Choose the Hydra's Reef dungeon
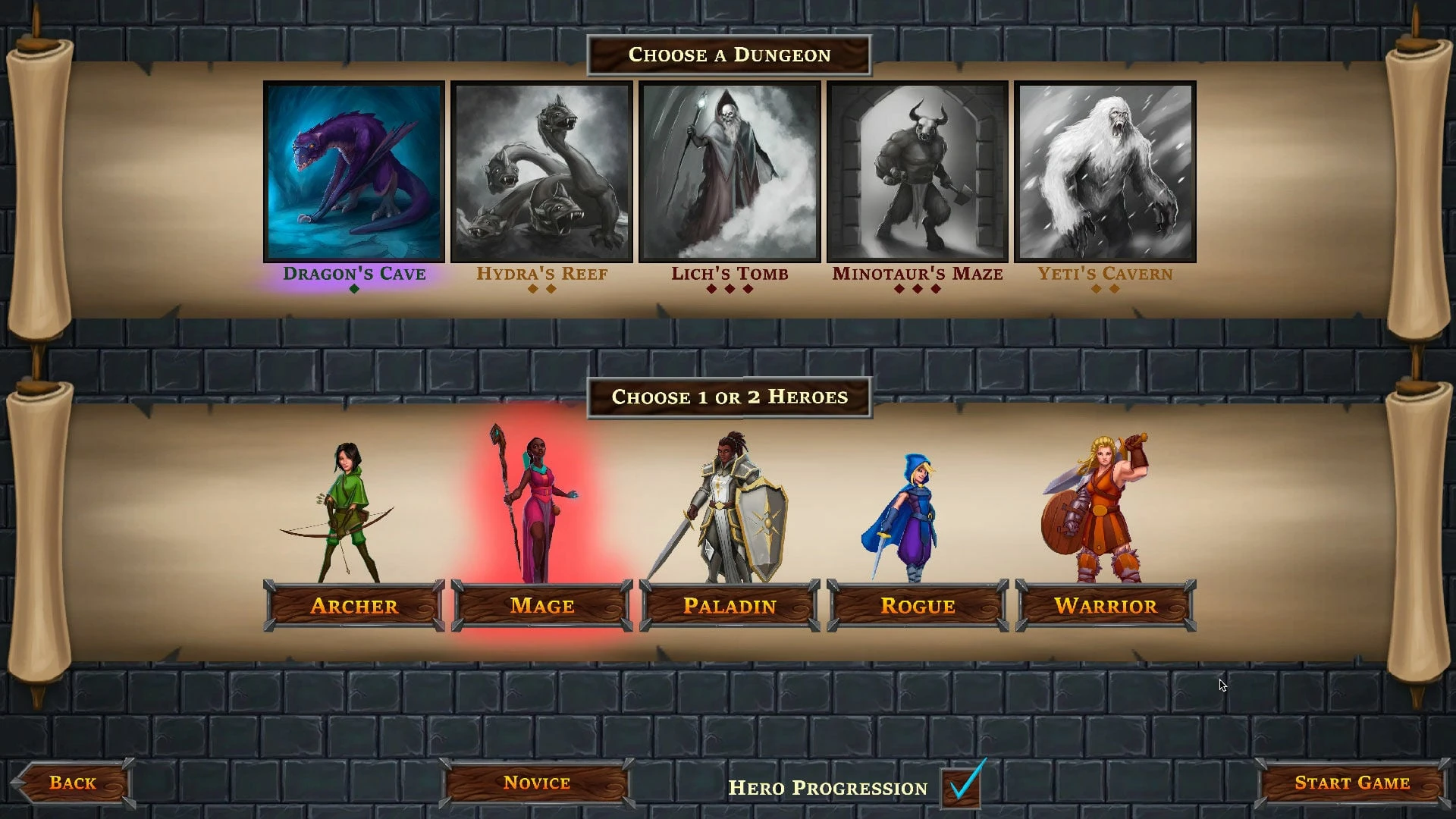Viewport: 1456px width, 819px height. pos(541,172)
